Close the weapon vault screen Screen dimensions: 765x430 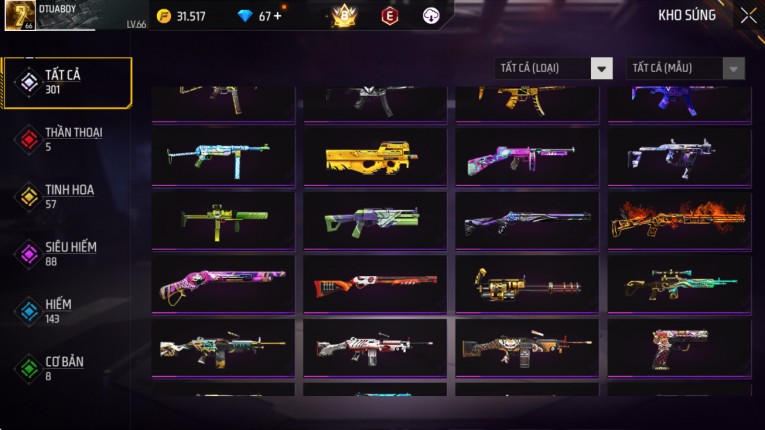point(748,16)
